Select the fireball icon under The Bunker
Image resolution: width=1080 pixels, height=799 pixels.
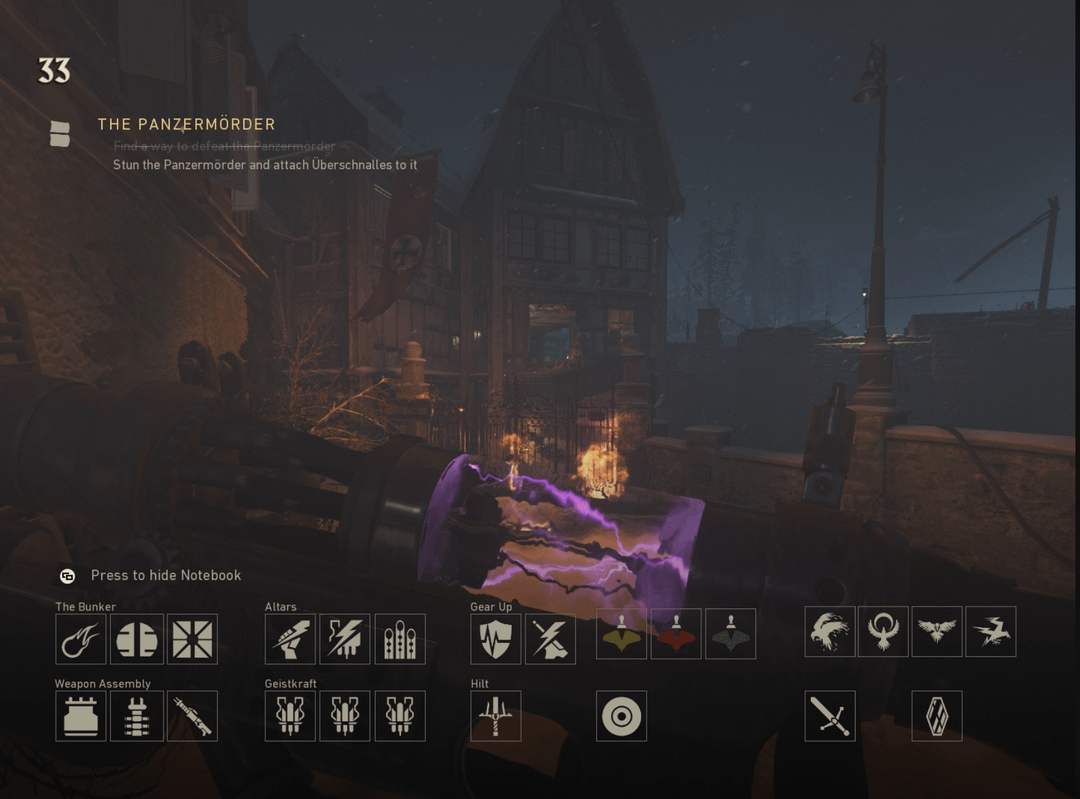pyautogui.click(x=81, y=639)
